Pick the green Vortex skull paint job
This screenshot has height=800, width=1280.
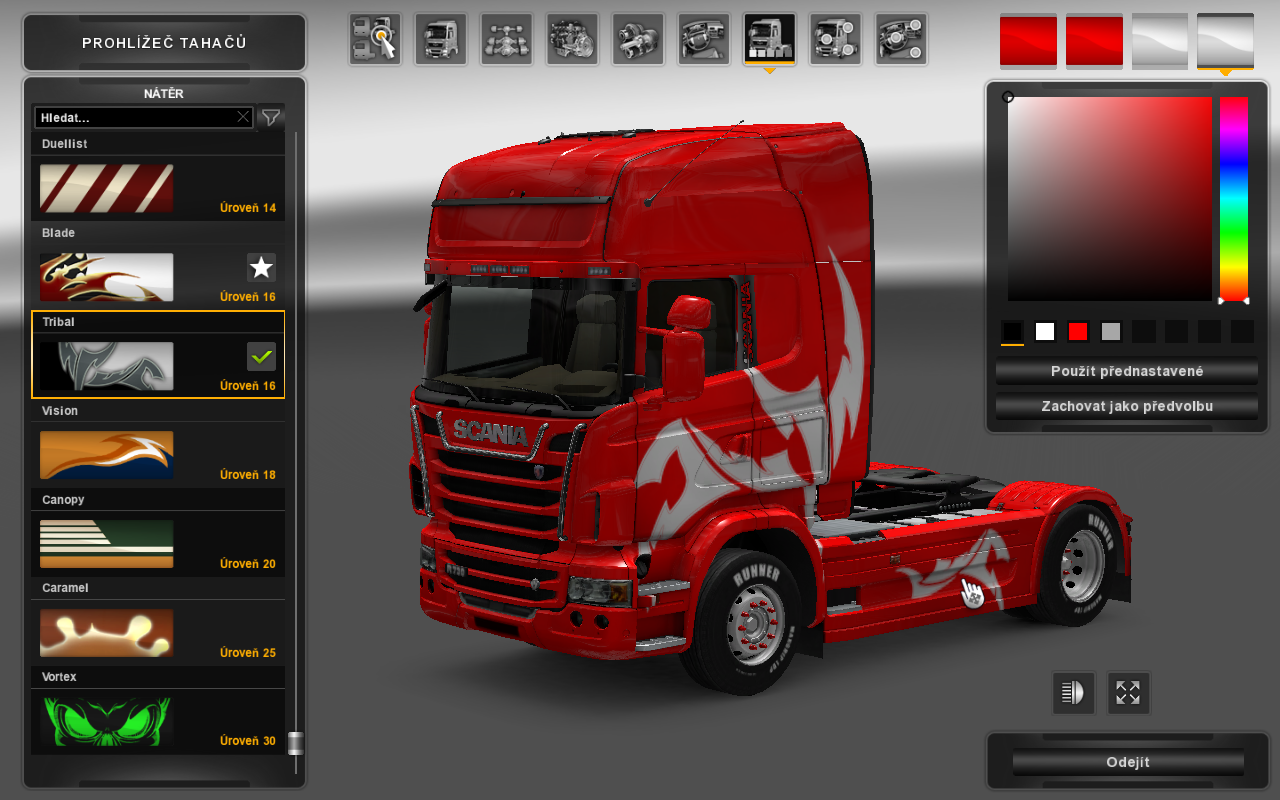[106, 722]
